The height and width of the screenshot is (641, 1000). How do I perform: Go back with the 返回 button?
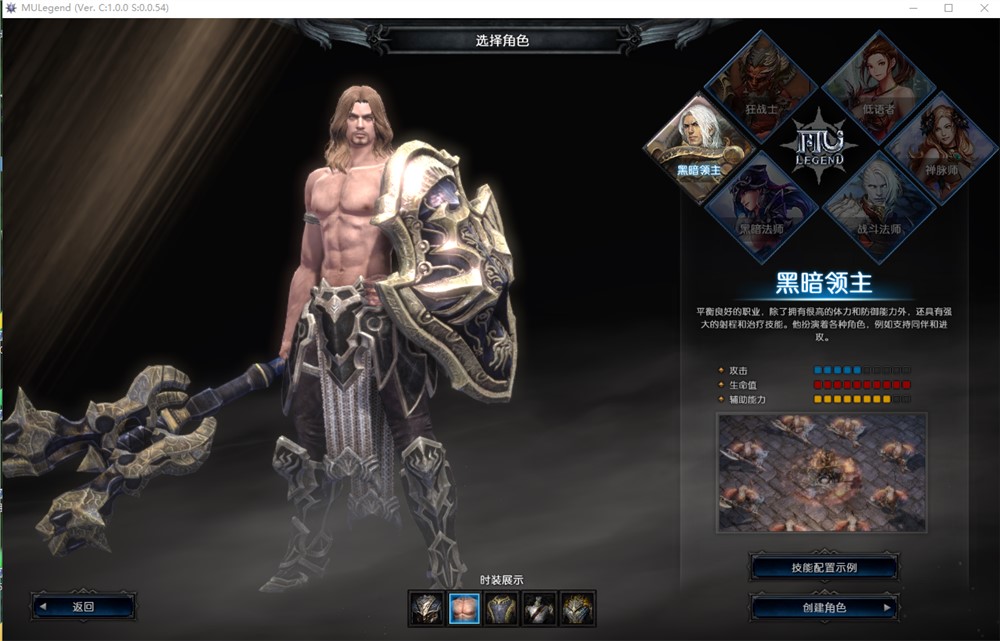pyautogui.click(x=83, y=606)
